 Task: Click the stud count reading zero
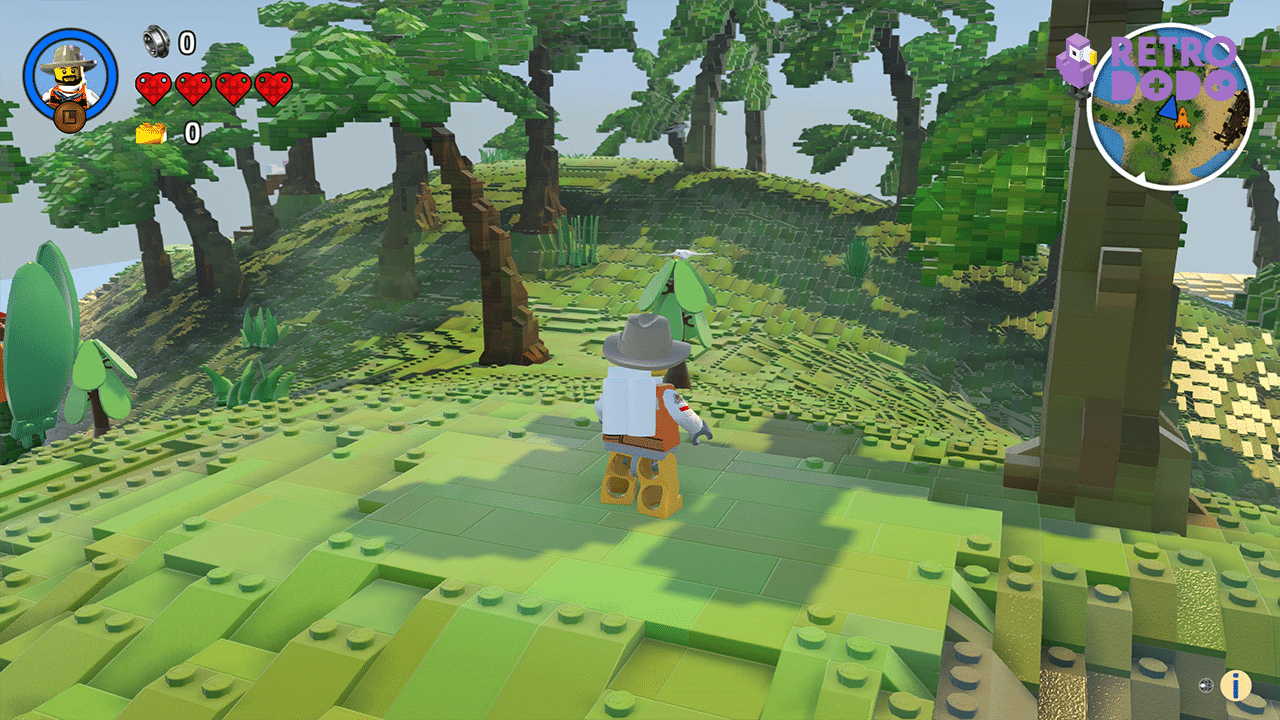[185, 43]
